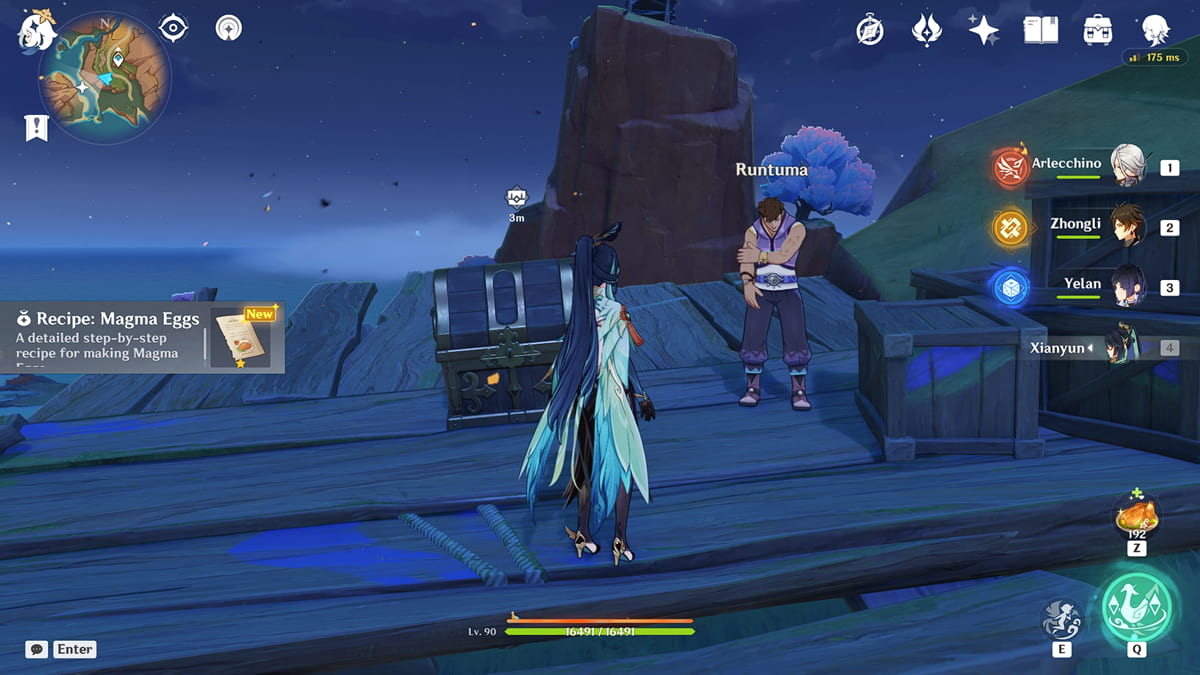
Task: Open the quest exclamation bookmark icon
Action: point(37,127)
